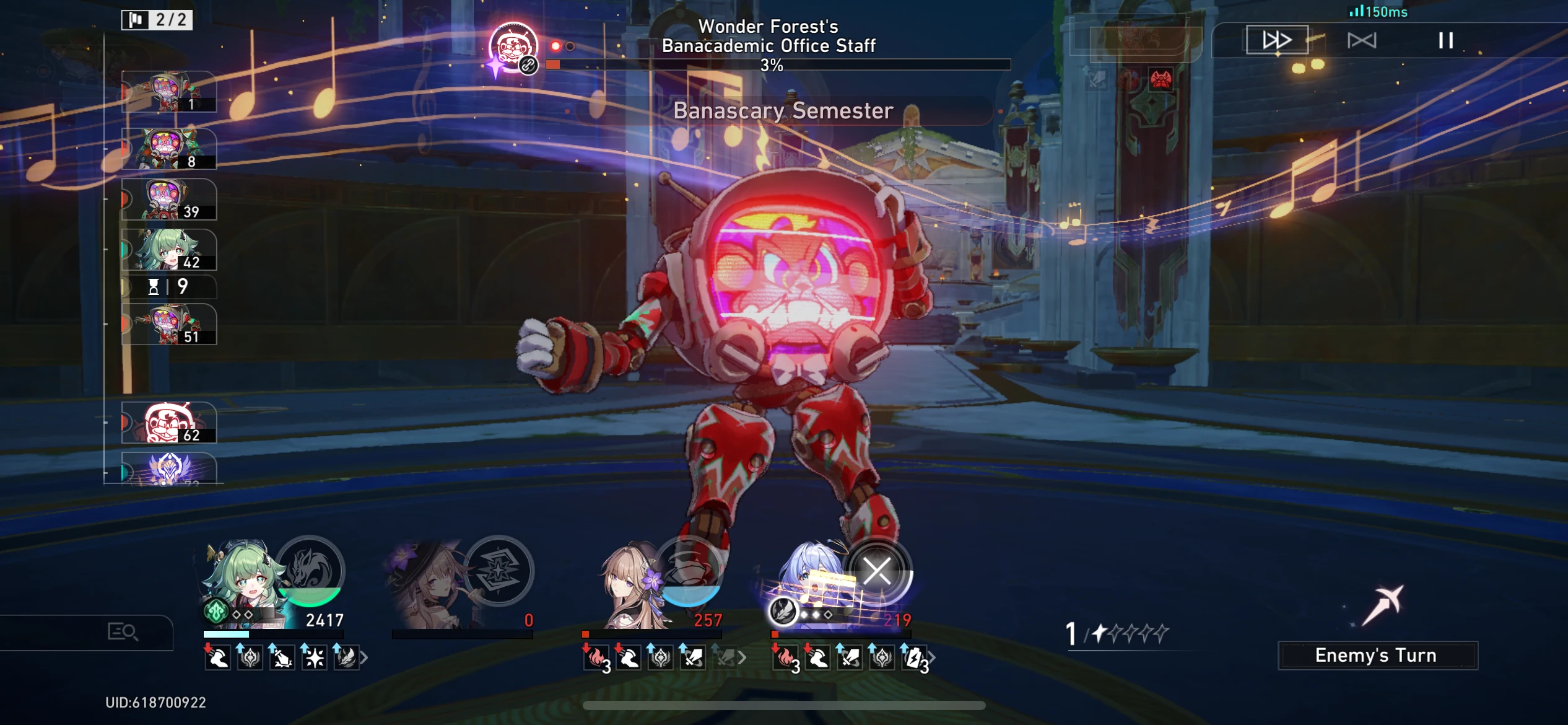The height and width of the screenshot is (725, 1568).
Task: Pause the battle
Action: tap(1445, 41)
